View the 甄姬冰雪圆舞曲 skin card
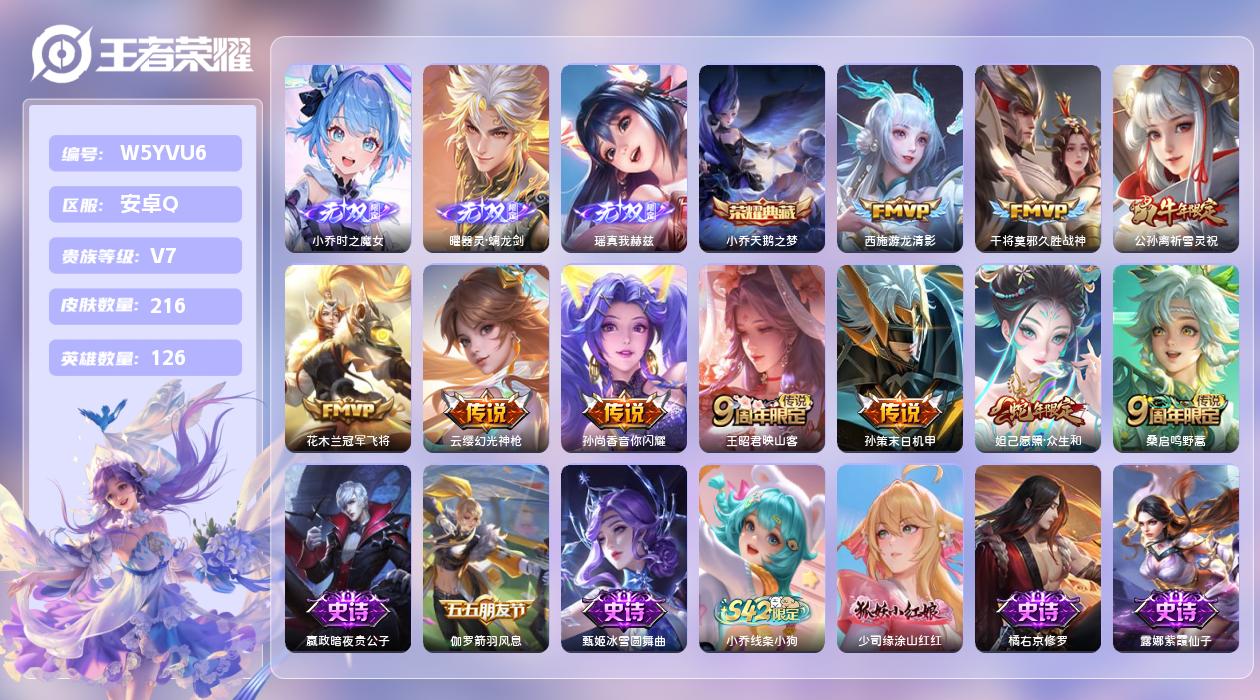Screen dimensions: 1260x700 pos(624,558)
